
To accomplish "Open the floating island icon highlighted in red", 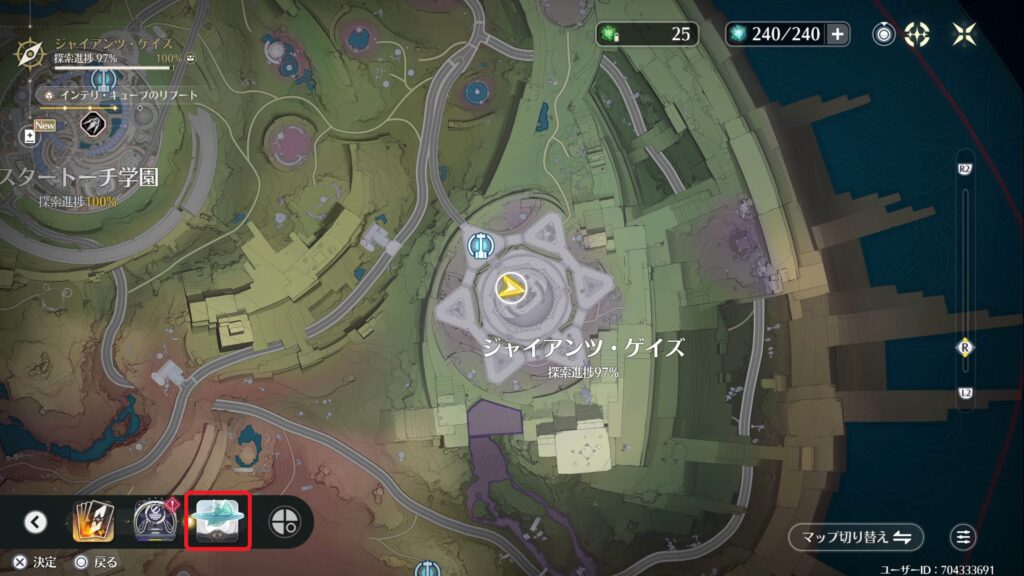I will coord(218,521).
